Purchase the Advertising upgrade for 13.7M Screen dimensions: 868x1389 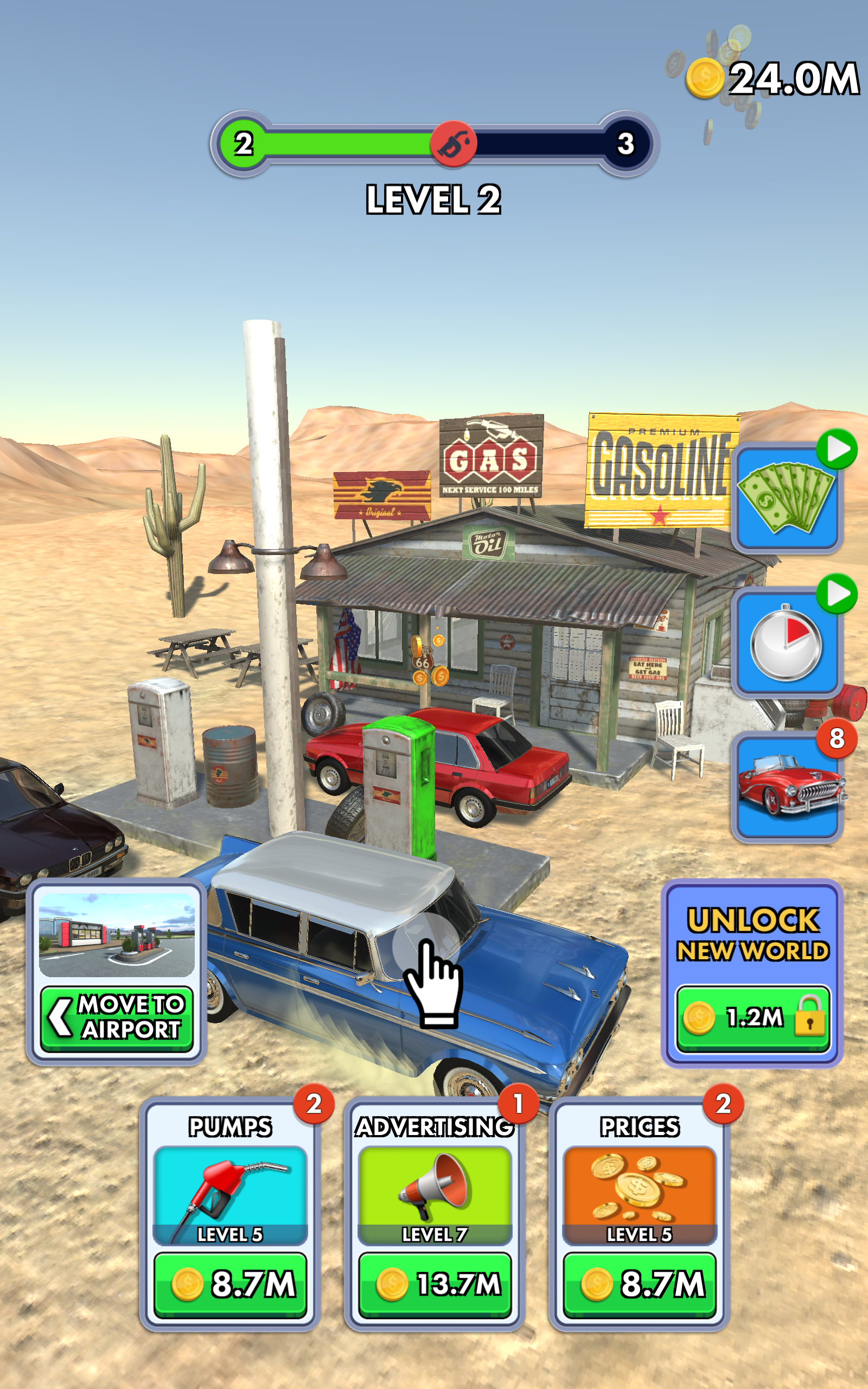(x=435, y=1284)
